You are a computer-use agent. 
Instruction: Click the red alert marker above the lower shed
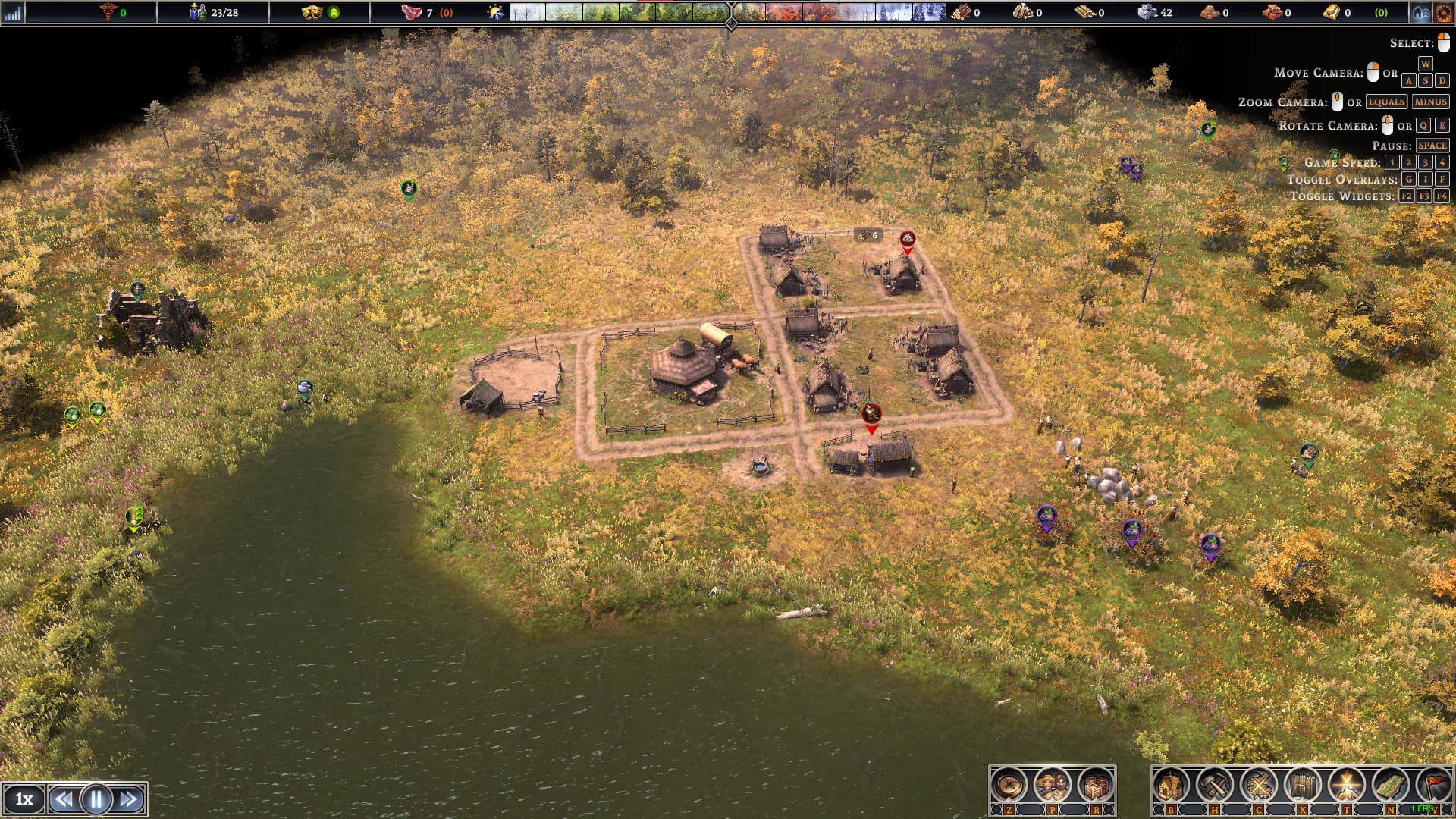point(871,414)
